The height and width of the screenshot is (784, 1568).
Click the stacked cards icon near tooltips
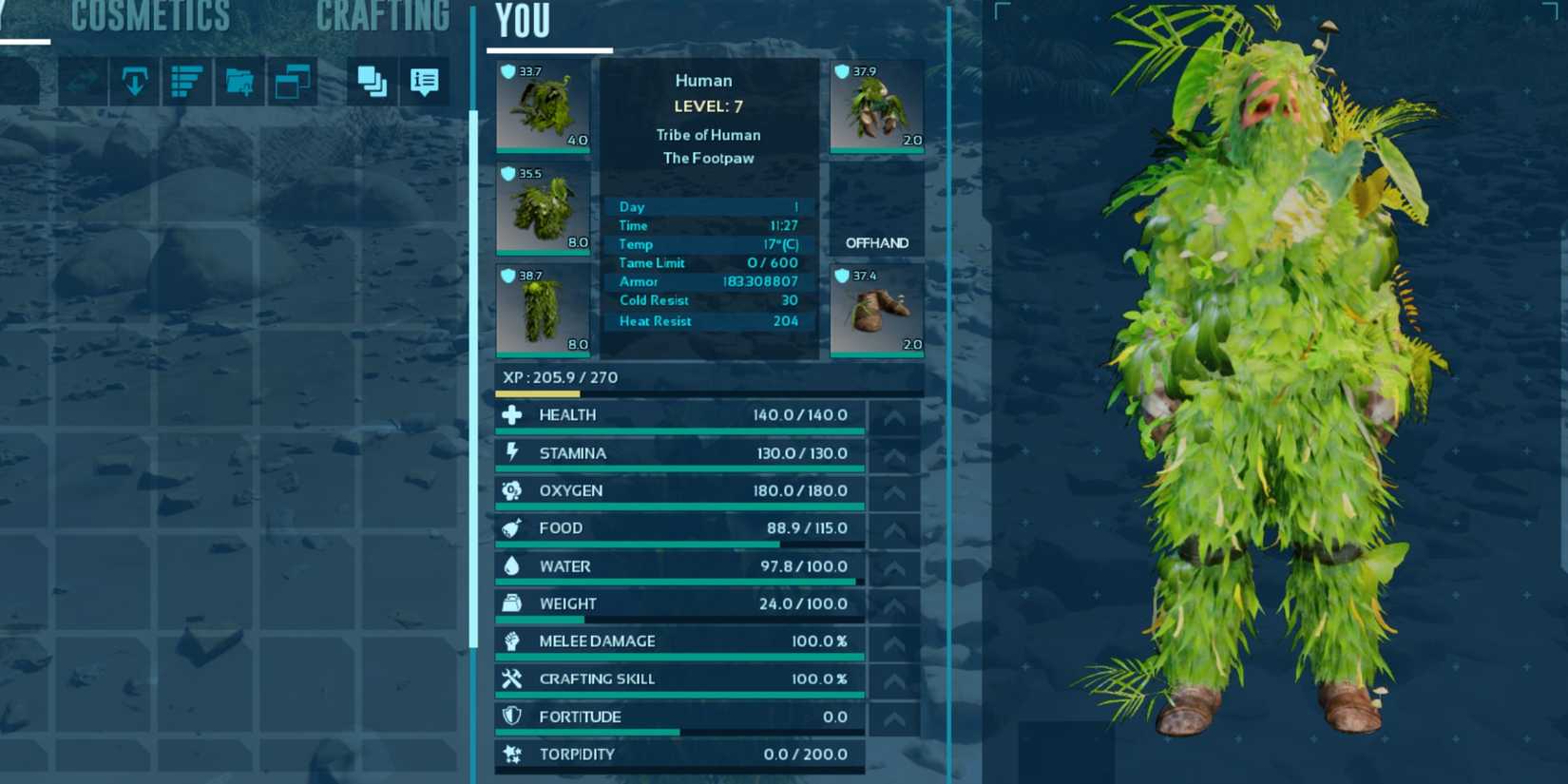pyautogui.click(x=373, y=83)
